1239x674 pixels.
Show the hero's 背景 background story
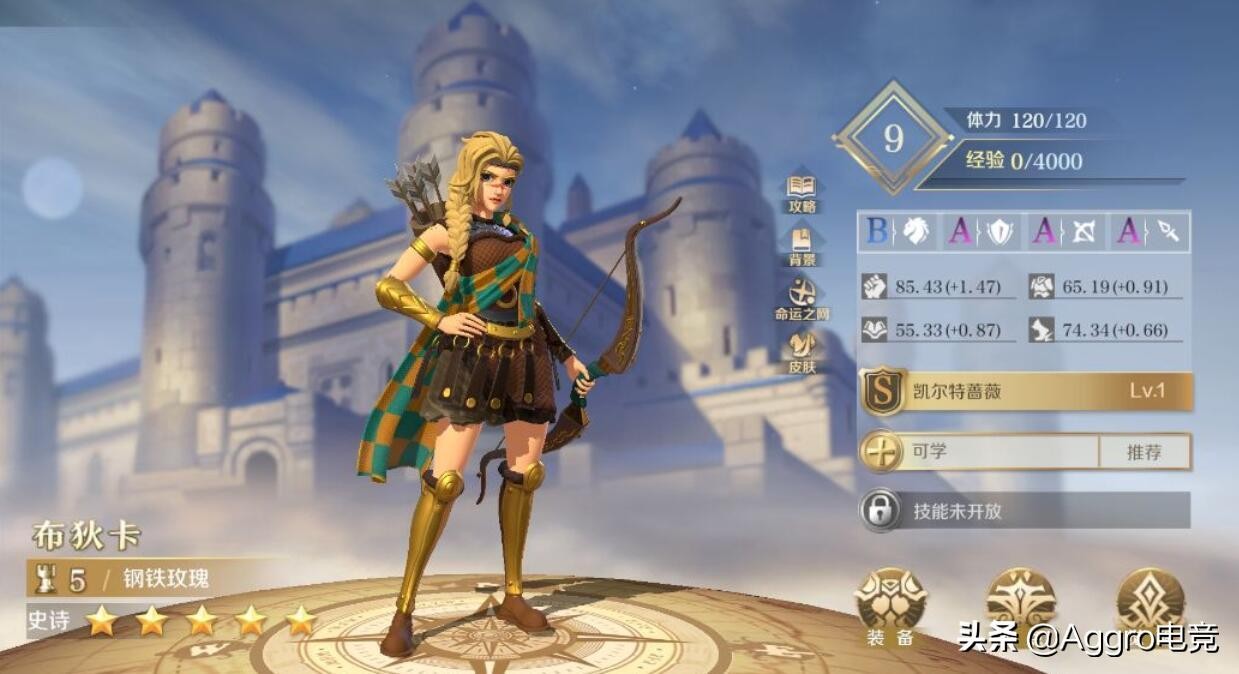802,244
